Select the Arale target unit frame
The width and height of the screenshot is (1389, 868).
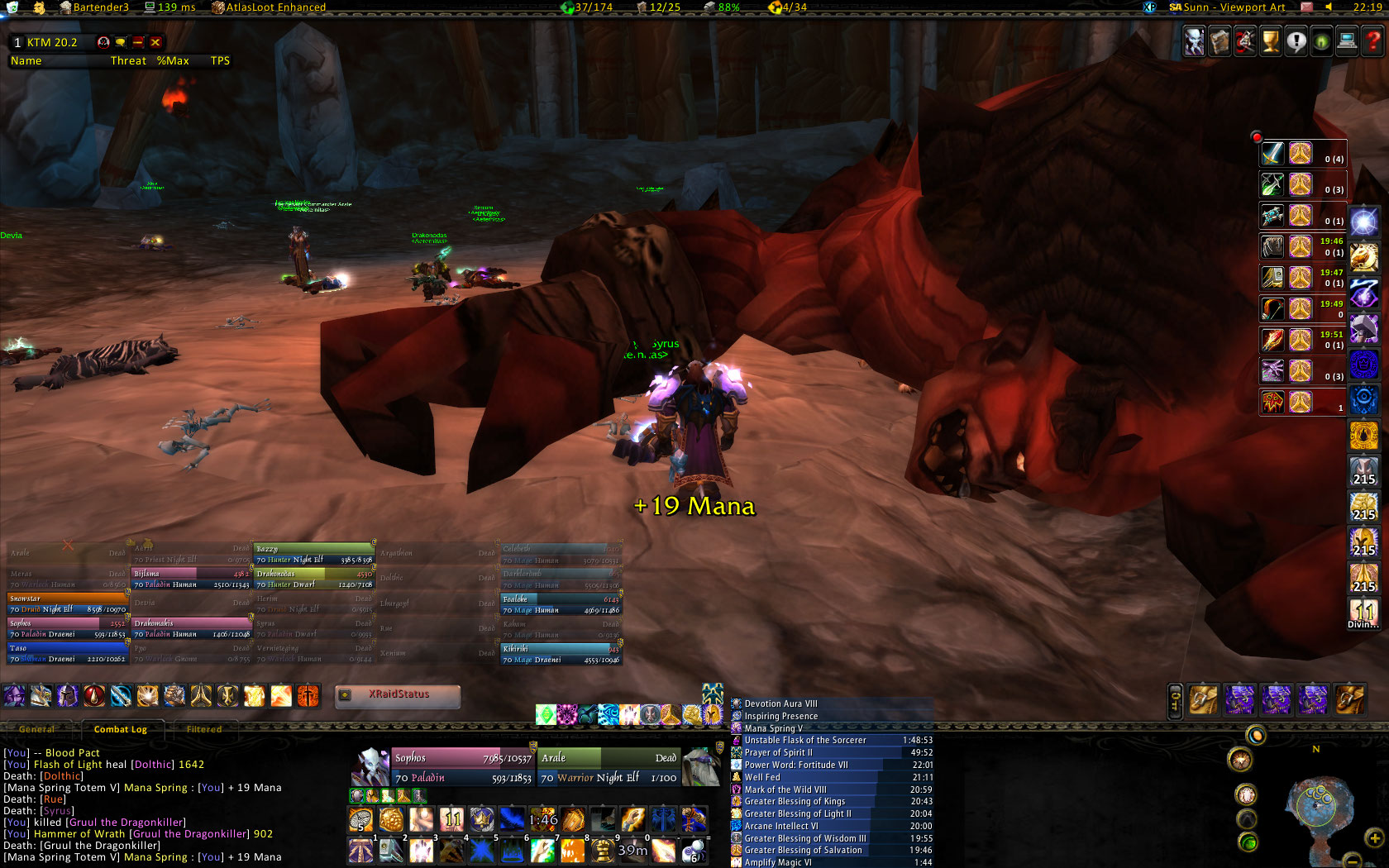coord(609,767)
